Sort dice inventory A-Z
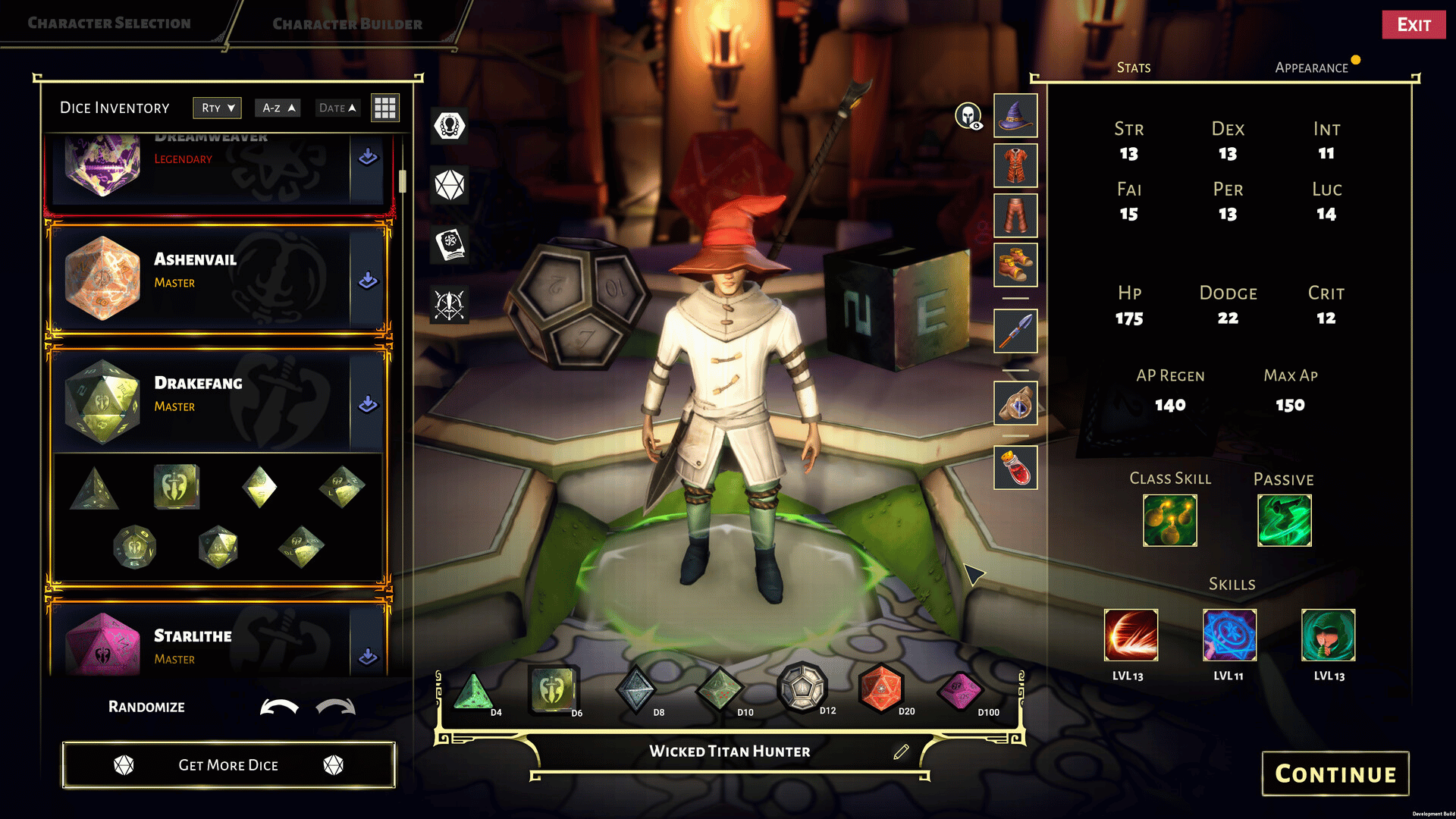The height and width of the screenshot is (819, 1456). 278,108
